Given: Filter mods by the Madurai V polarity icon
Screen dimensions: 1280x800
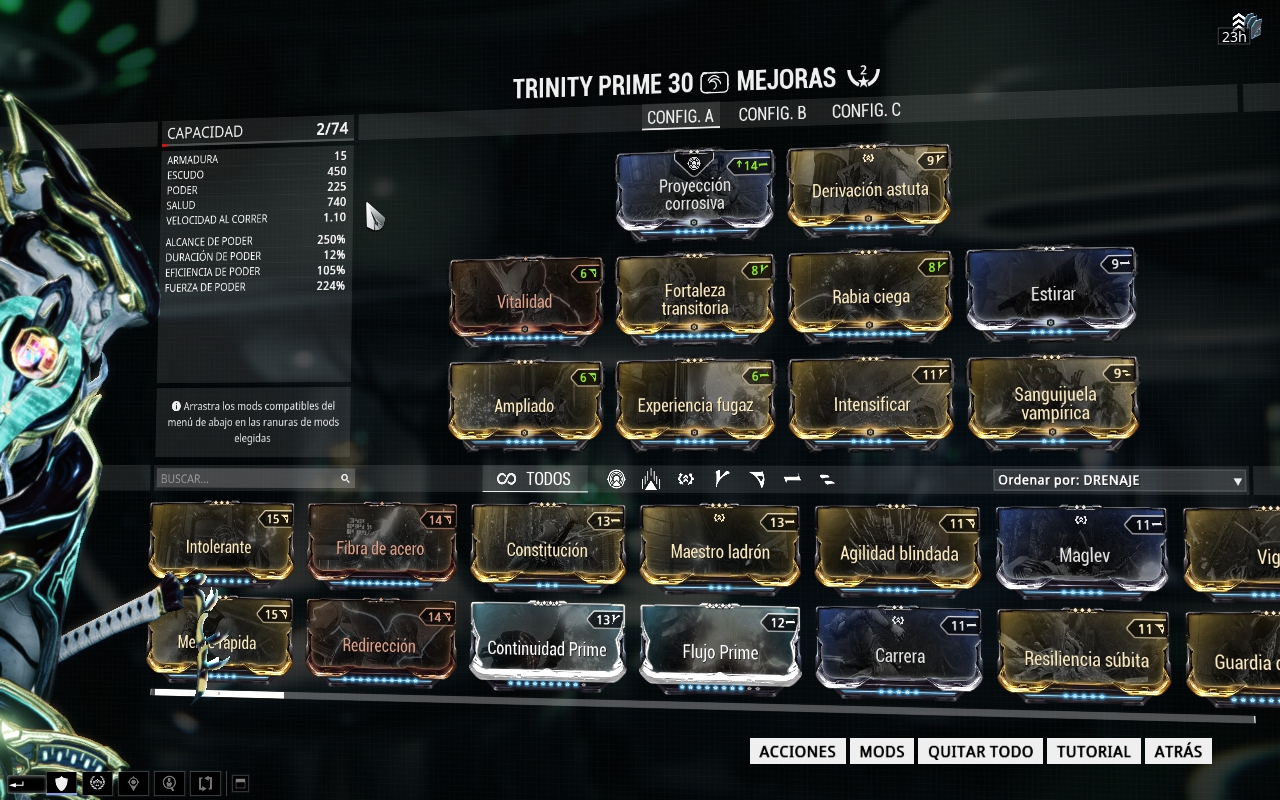Looking at the screenshot, I should [x=722, y=478].
